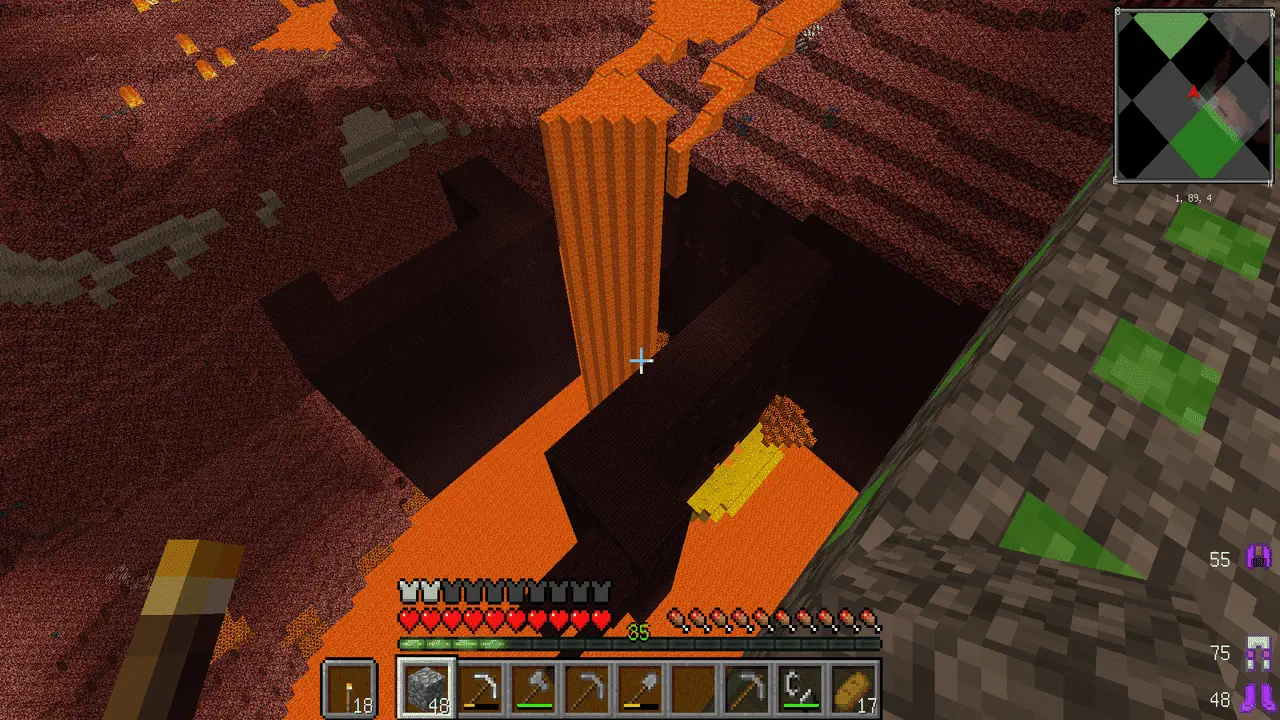Click the purple boots durability icon
This screenshot has height=720, width=1280.
[1256, 698]
